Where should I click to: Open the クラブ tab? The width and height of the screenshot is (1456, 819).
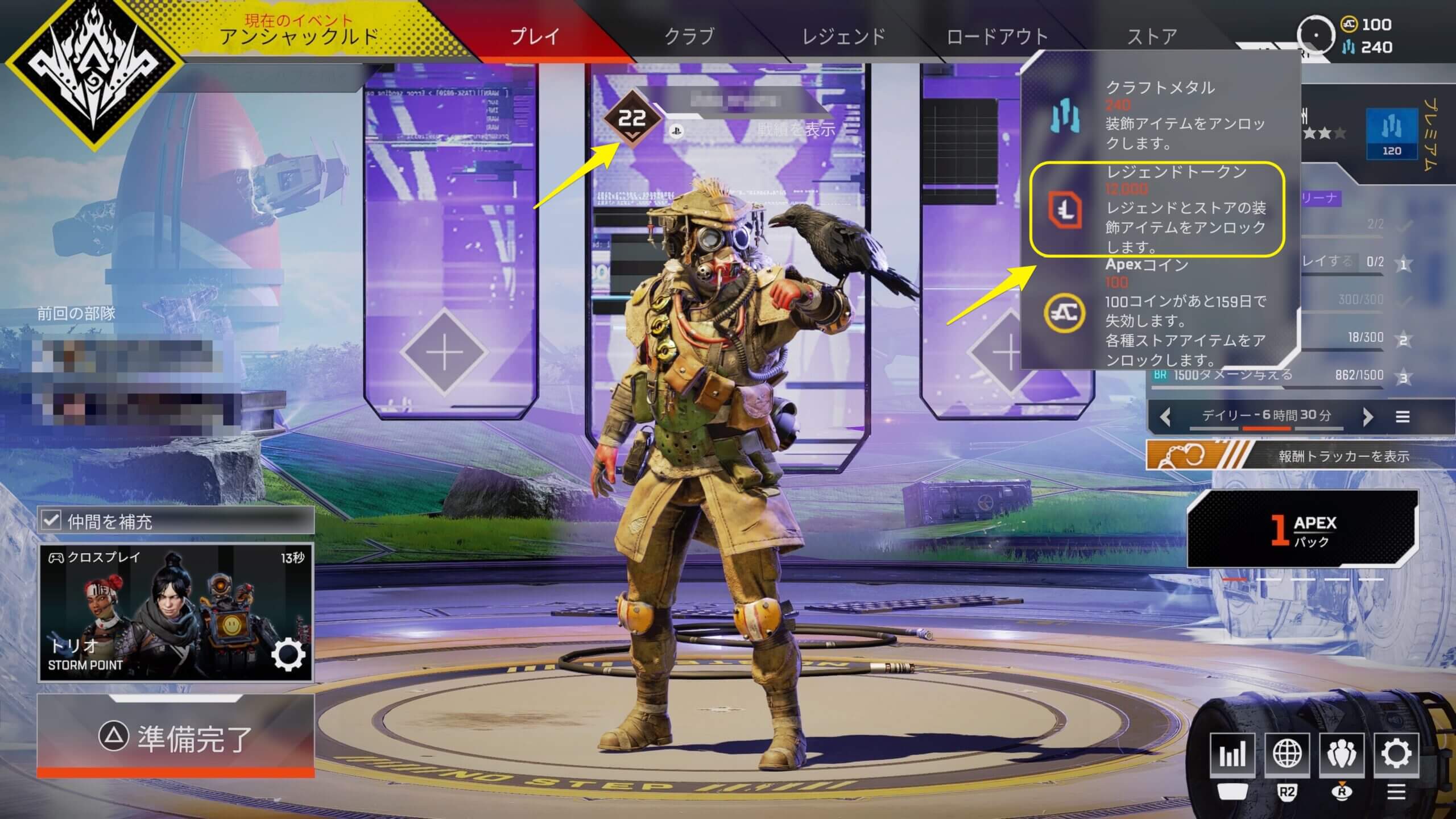point(689,36)
